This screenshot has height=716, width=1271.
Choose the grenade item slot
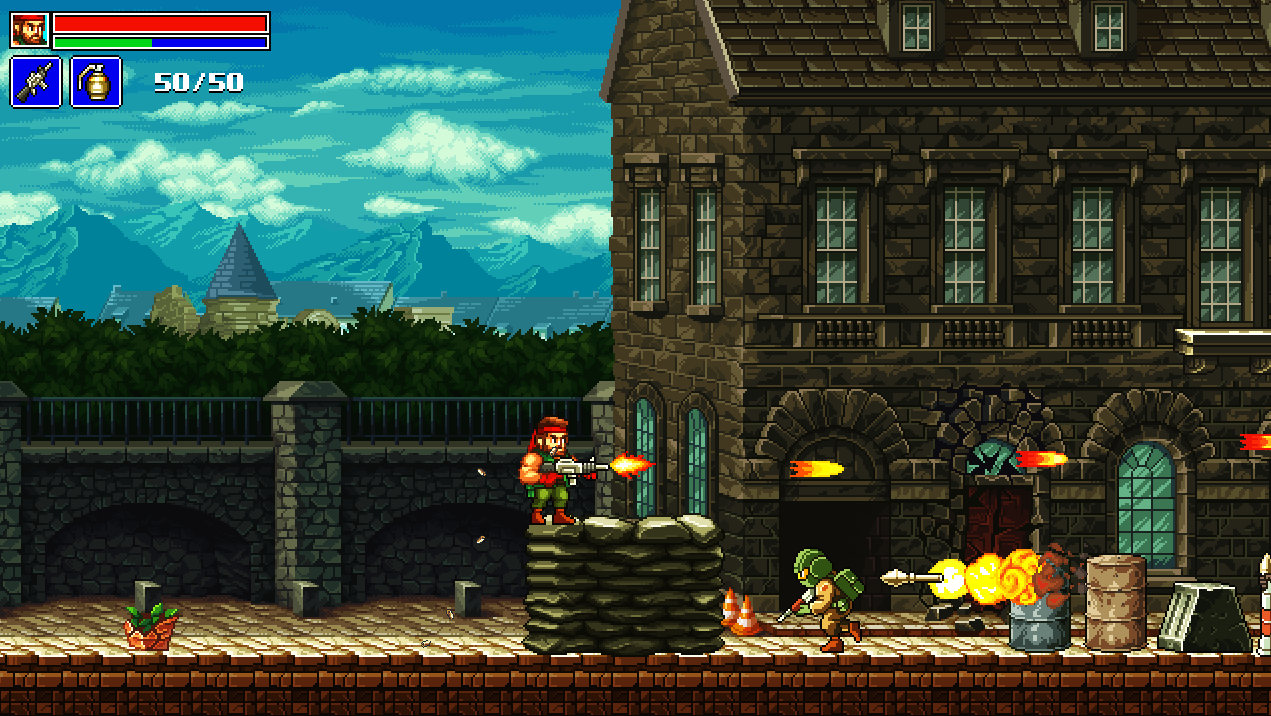96,82
